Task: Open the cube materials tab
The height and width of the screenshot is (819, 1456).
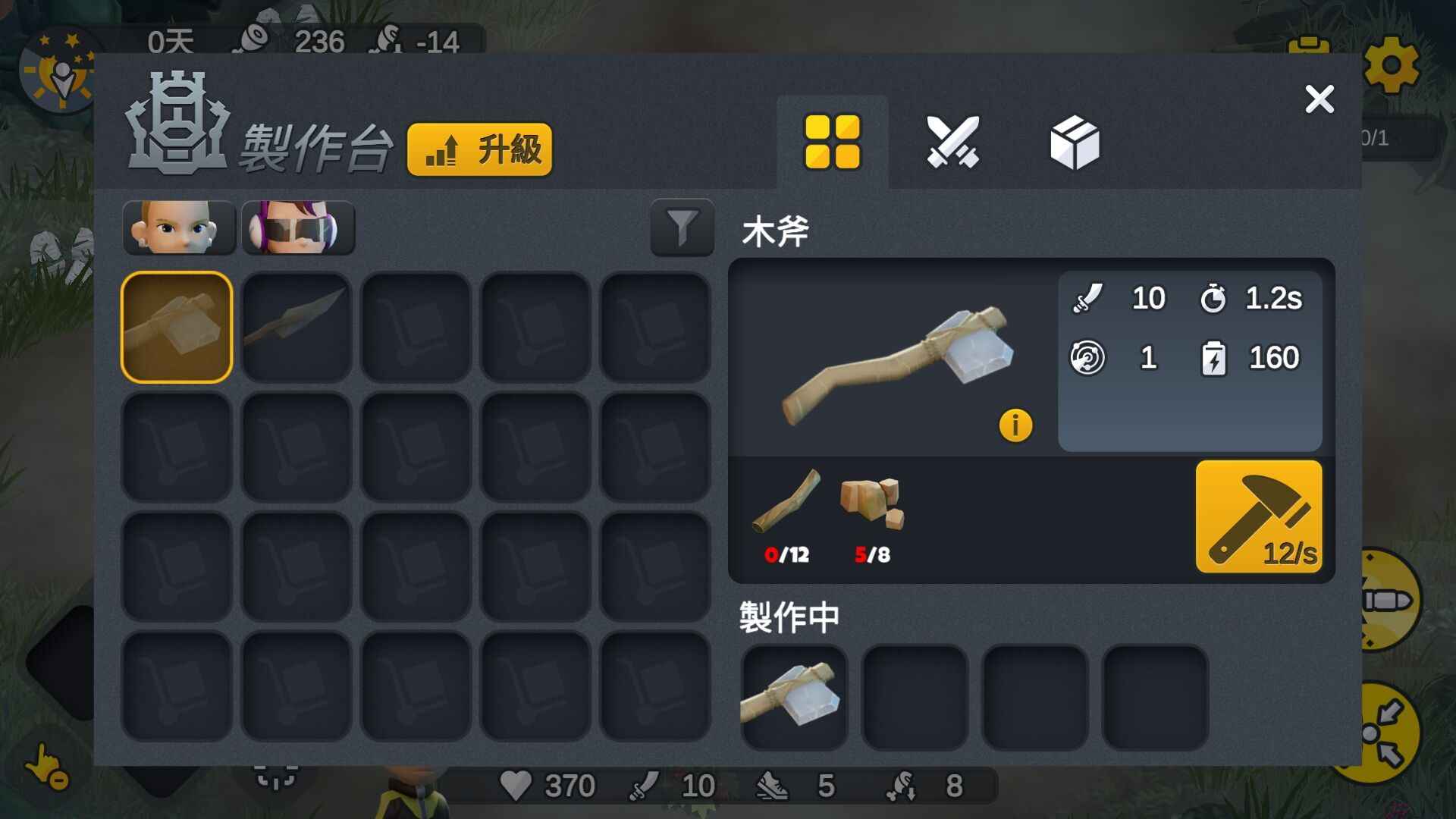Action: coord(1075,141)
